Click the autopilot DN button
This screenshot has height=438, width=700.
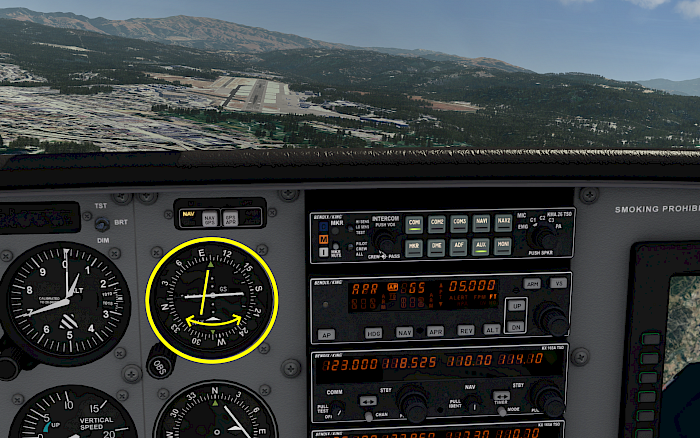(x=516, y=326)
